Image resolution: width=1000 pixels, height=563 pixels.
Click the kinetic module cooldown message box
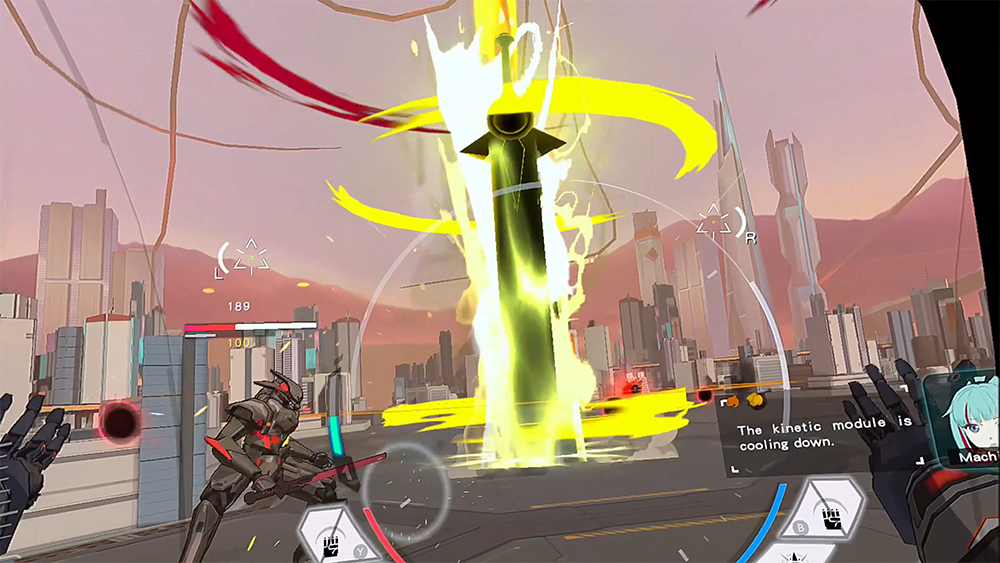(821, 438)
